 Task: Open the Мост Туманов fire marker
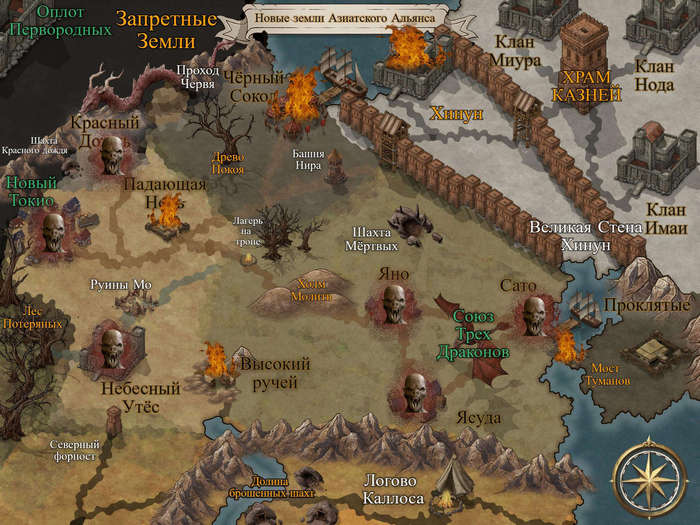567,346
